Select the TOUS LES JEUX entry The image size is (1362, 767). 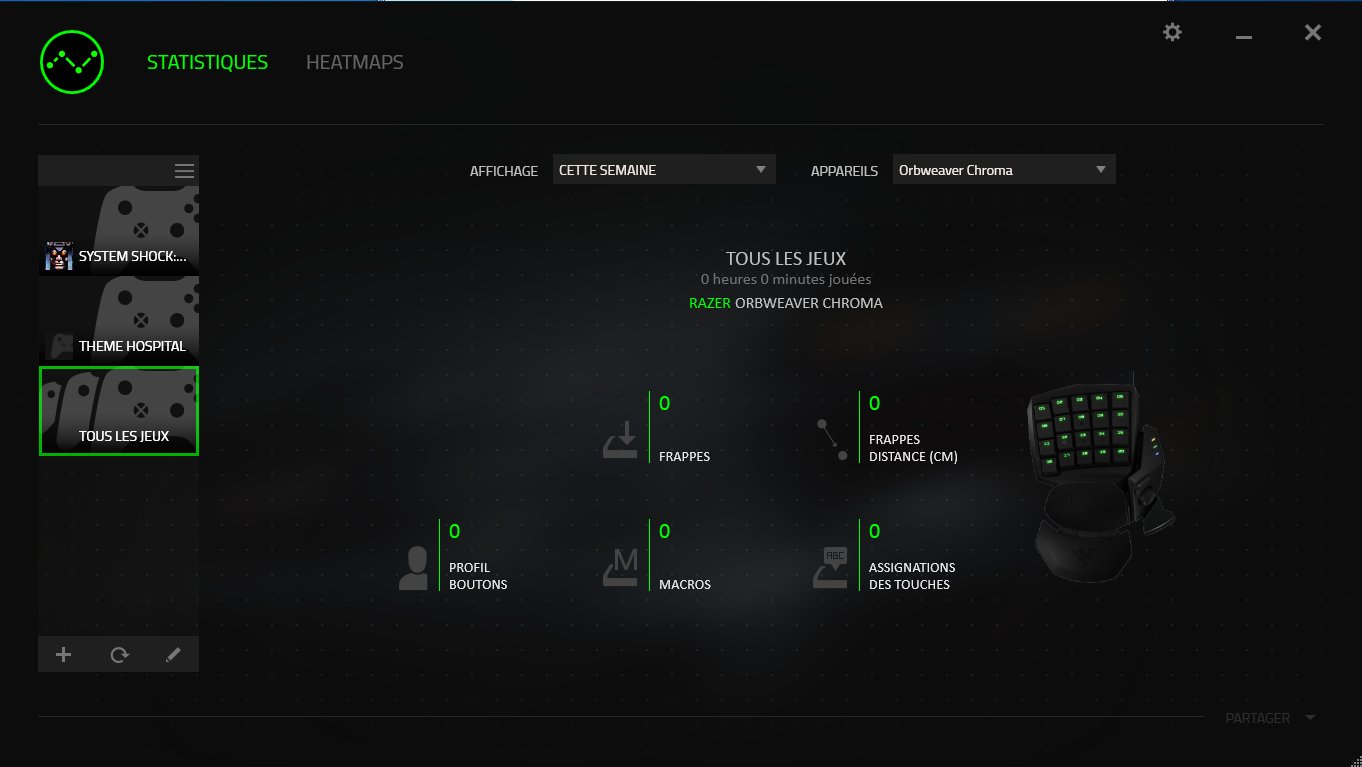(x=118, y=410)
